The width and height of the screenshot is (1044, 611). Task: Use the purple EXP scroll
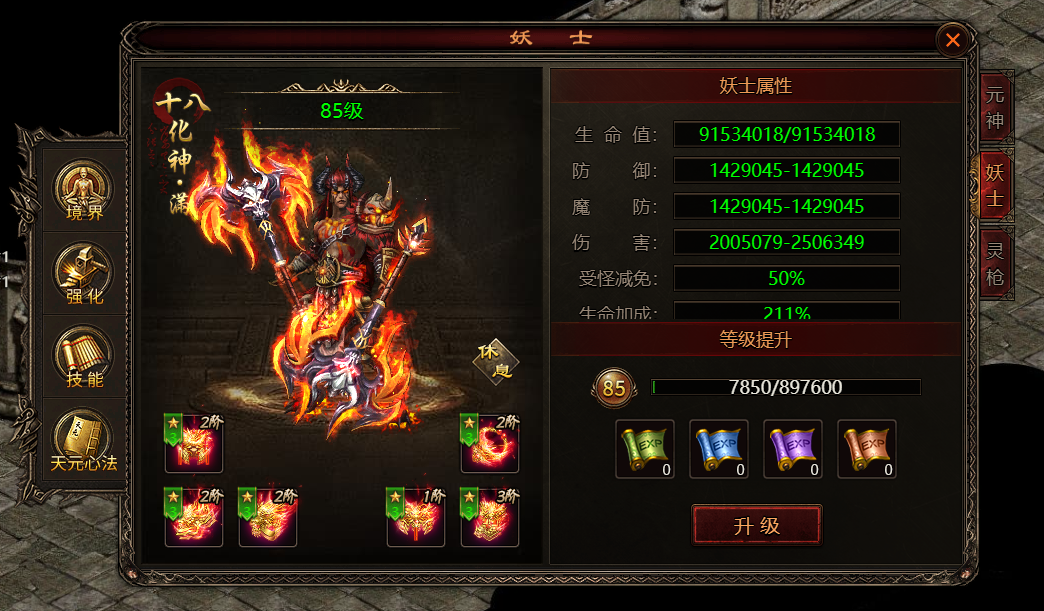pyautogui.click(x=793, y=449)
